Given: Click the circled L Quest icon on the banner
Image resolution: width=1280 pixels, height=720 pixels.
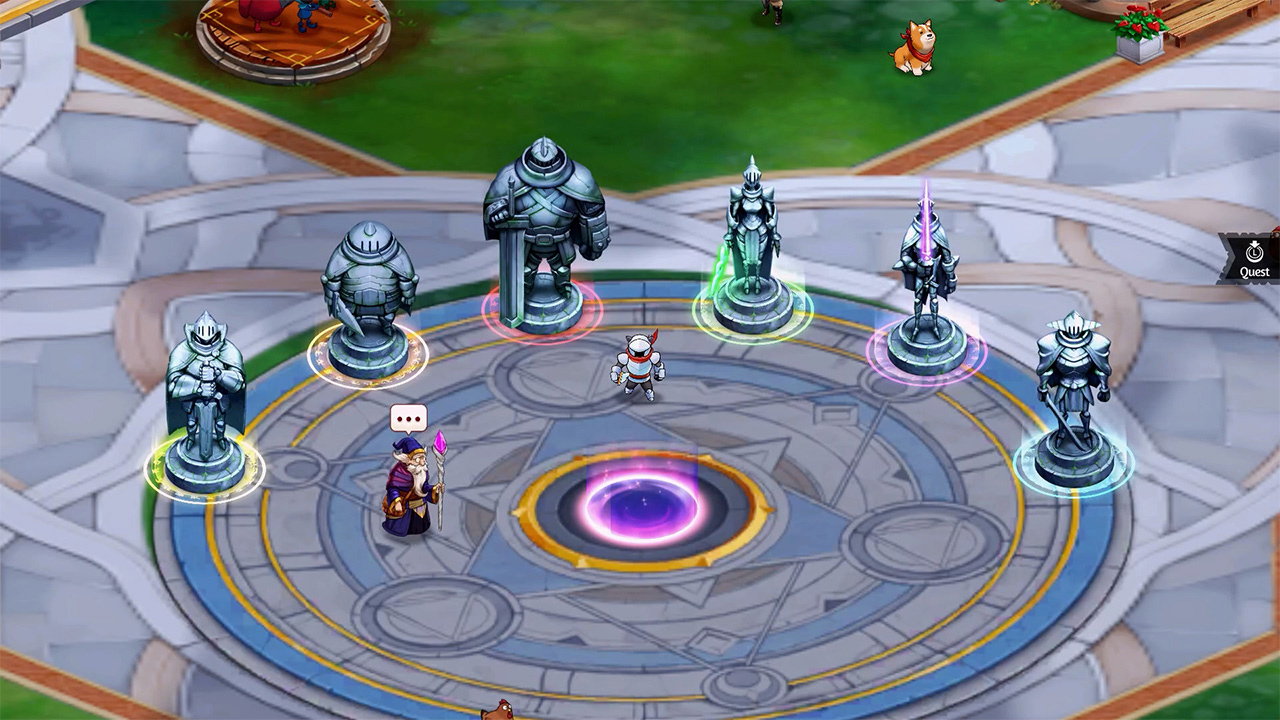Looking at the screenshot, I should 1254,253.
